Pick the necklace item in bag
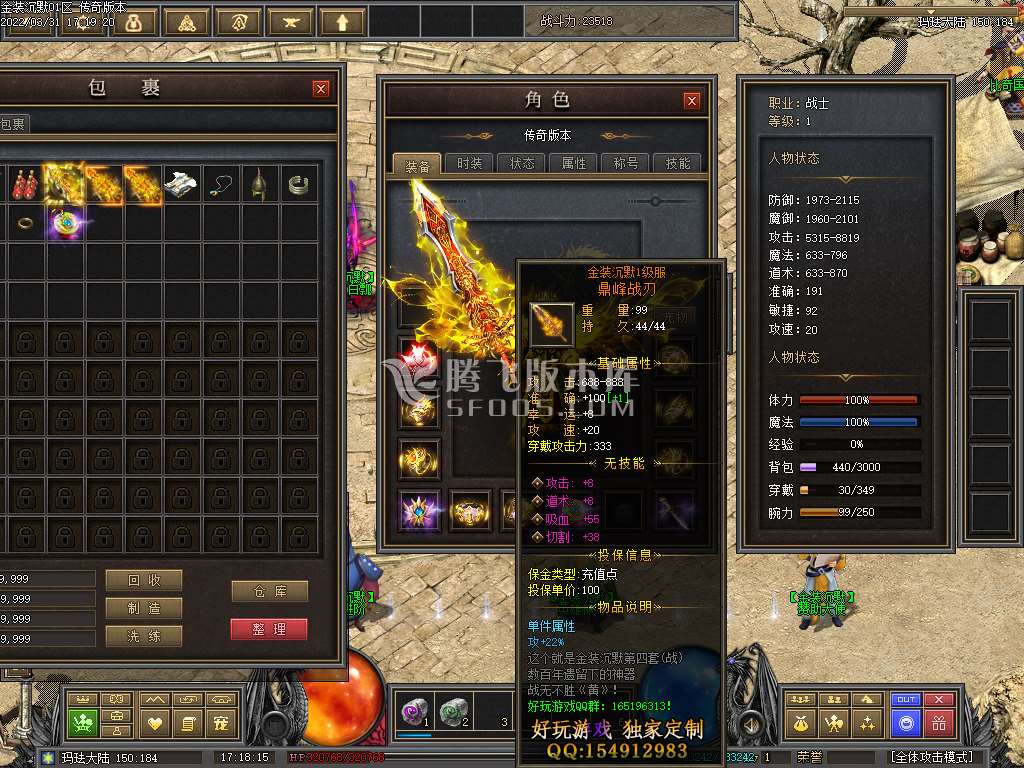Viewport: 1024px width, 768px height. coord(221,184)
